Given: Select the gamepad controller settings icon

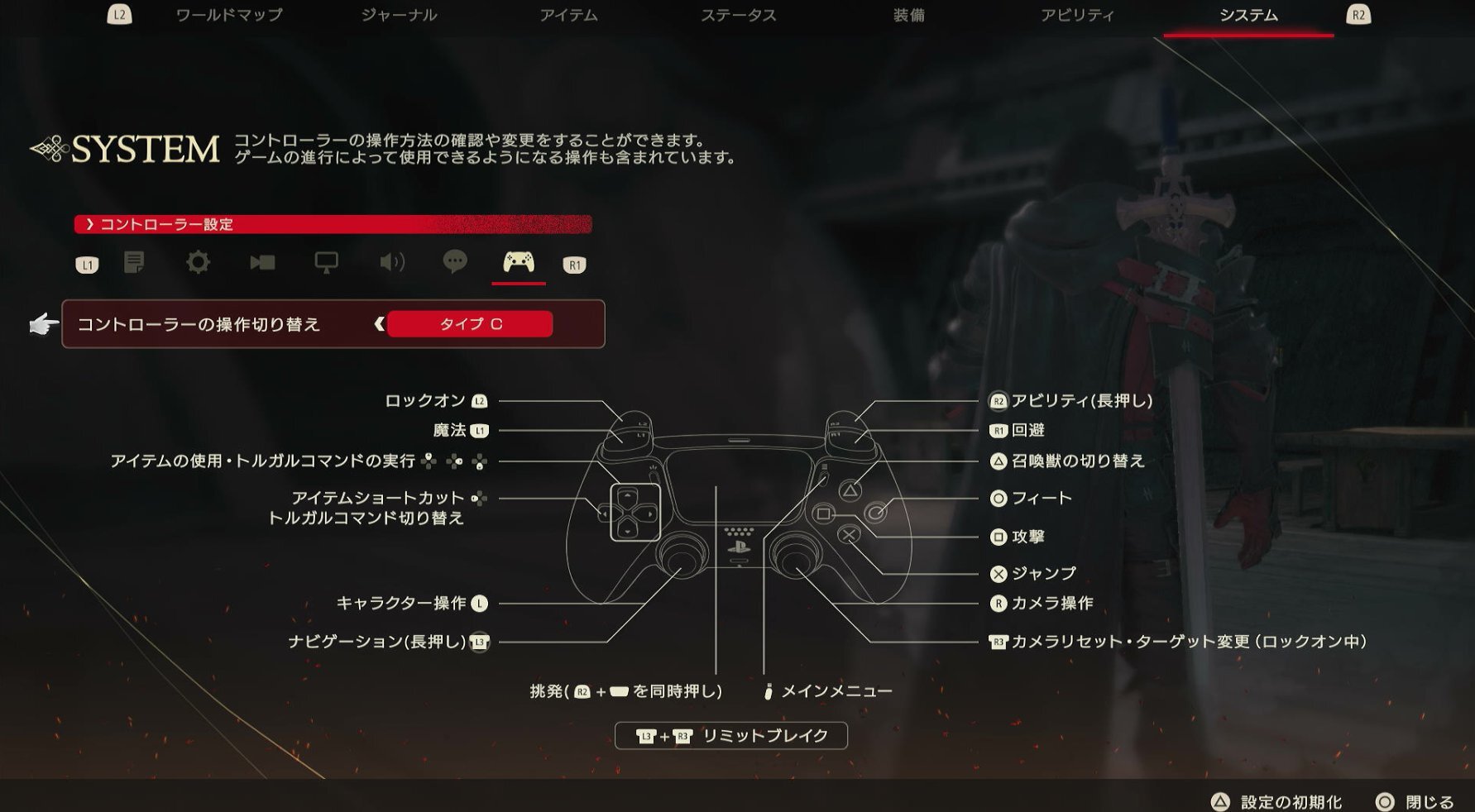Looking at the screenshot, I should pos(519,263).
